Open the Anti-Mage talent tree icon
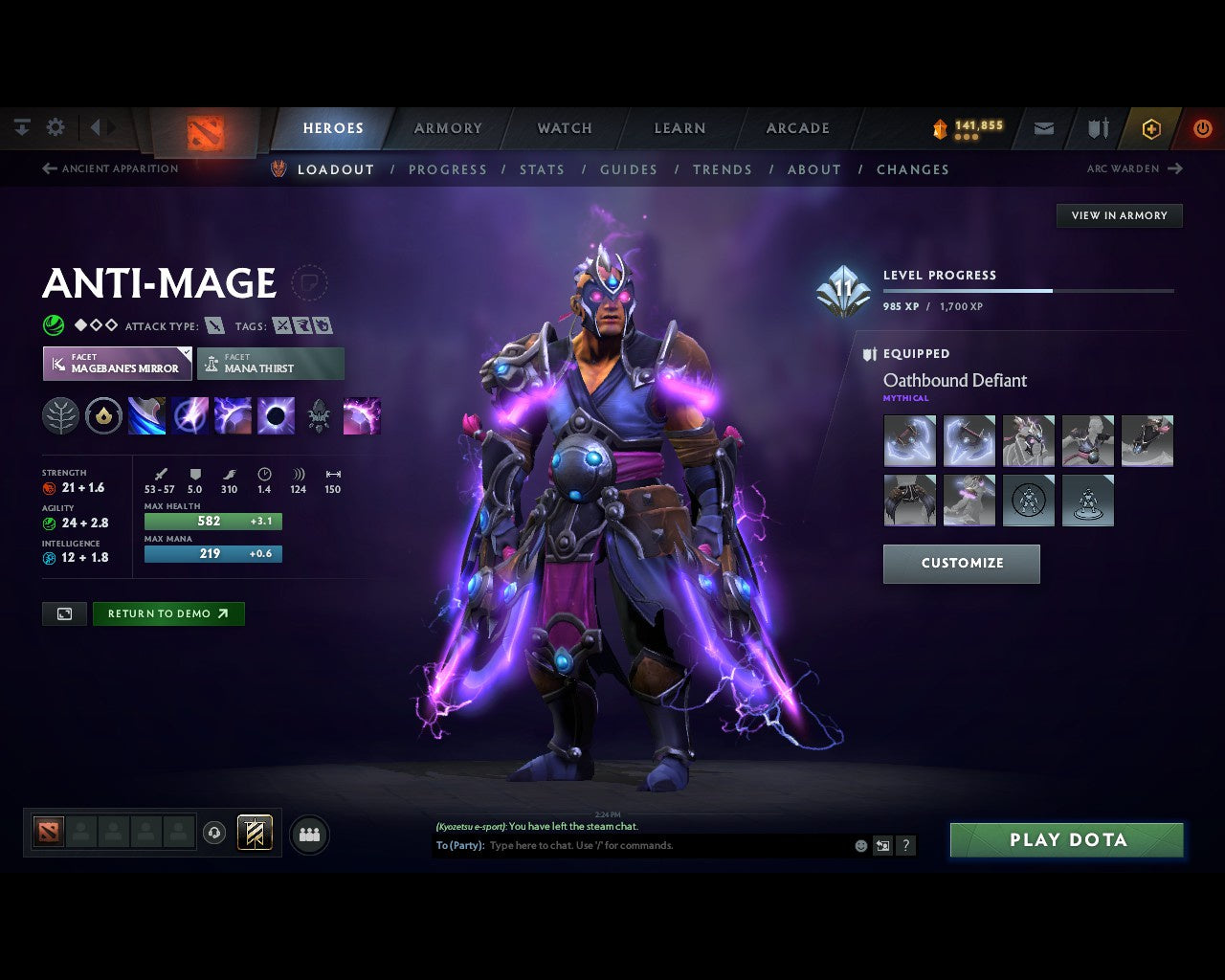The image size is (1225, 980). point(60,415)
